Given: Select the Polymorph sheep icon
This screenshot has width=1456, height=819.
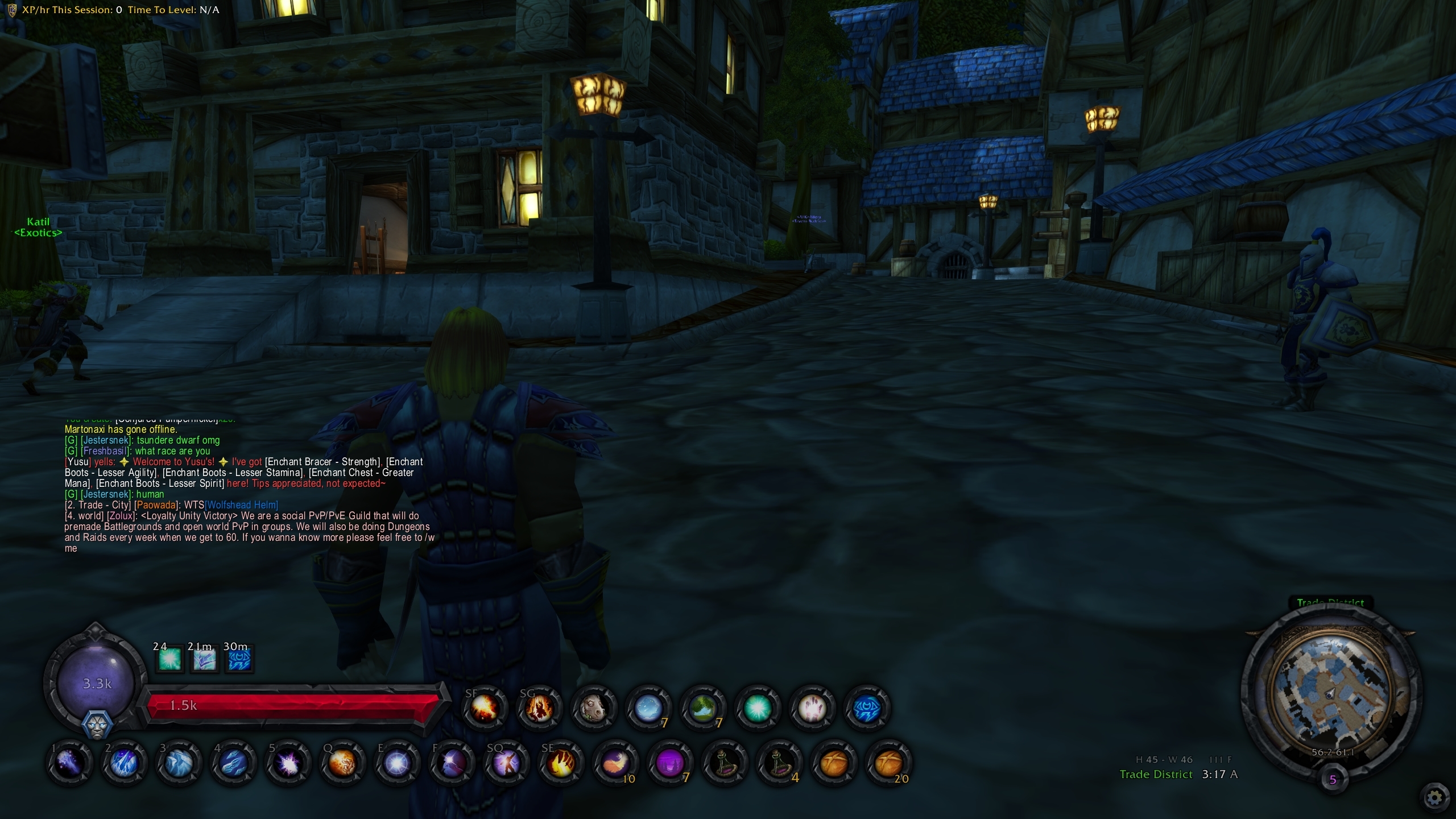Looking at the screenshot, I should click(x=594, y=707).
